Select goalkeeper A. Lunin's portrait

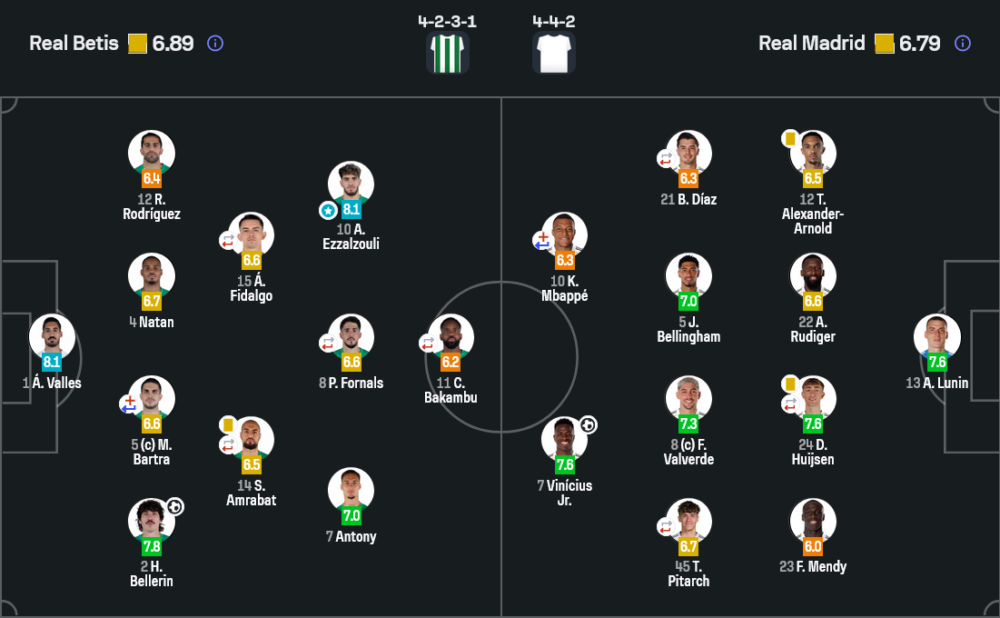click(x=937, y=338)
